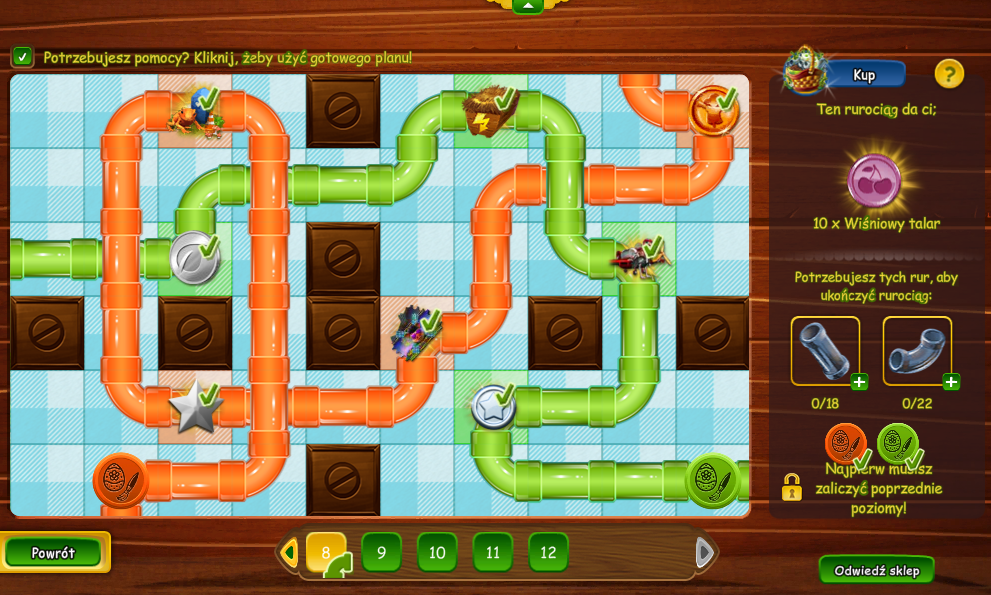Viewport: 991px width, 595px height.
Task: Click the Kup buy button
Action: point(863,74)
